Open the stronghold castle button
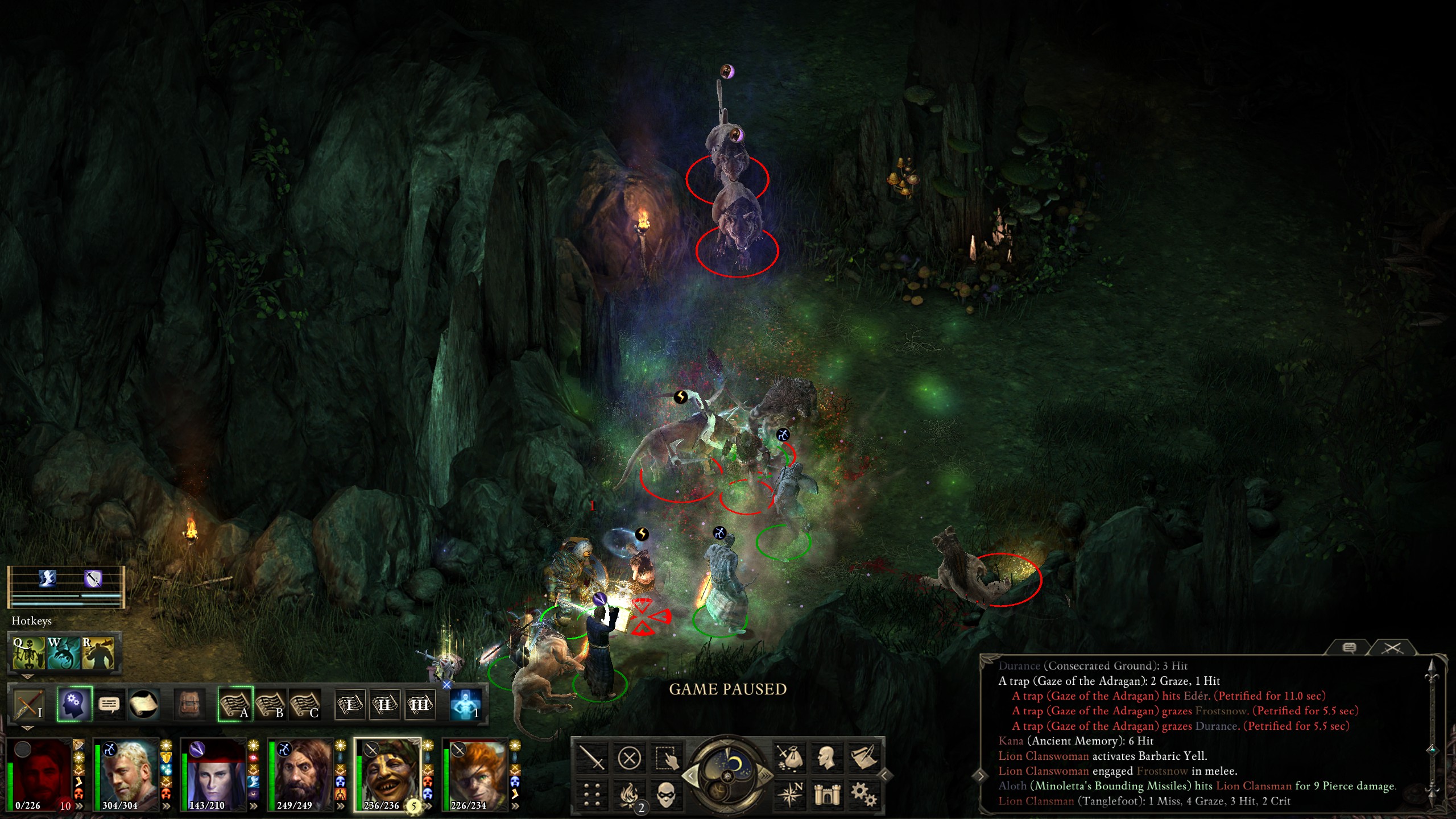 pyautogui.click(x=826, y=794)
